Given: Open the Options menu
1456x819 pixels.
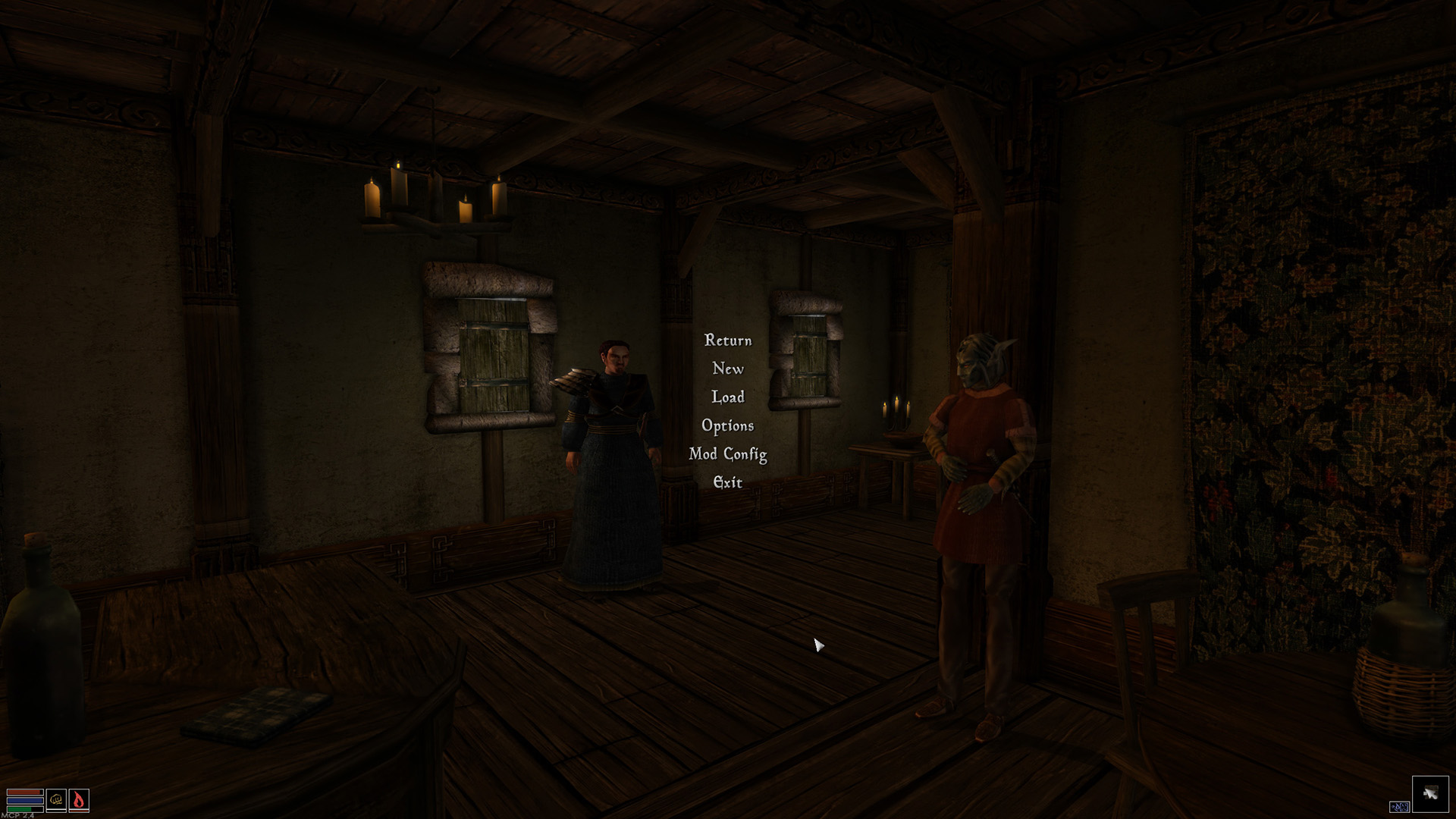Looking at the screenshot, I should 728,426.
